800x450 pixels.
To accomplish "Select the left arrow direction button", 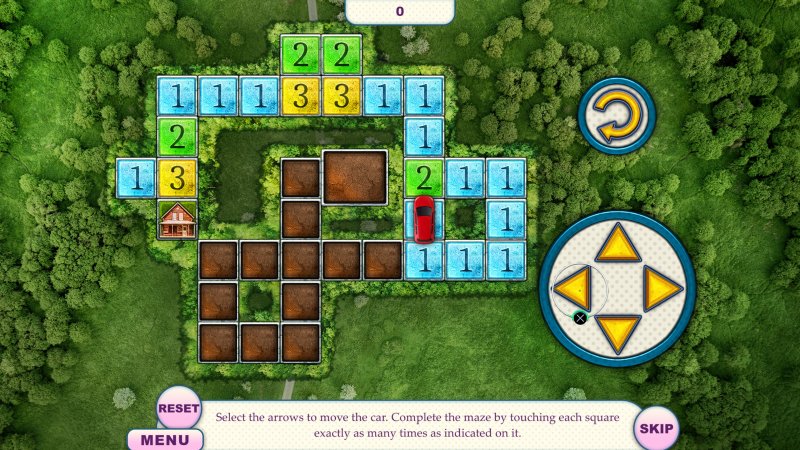I will coord(573,290).
